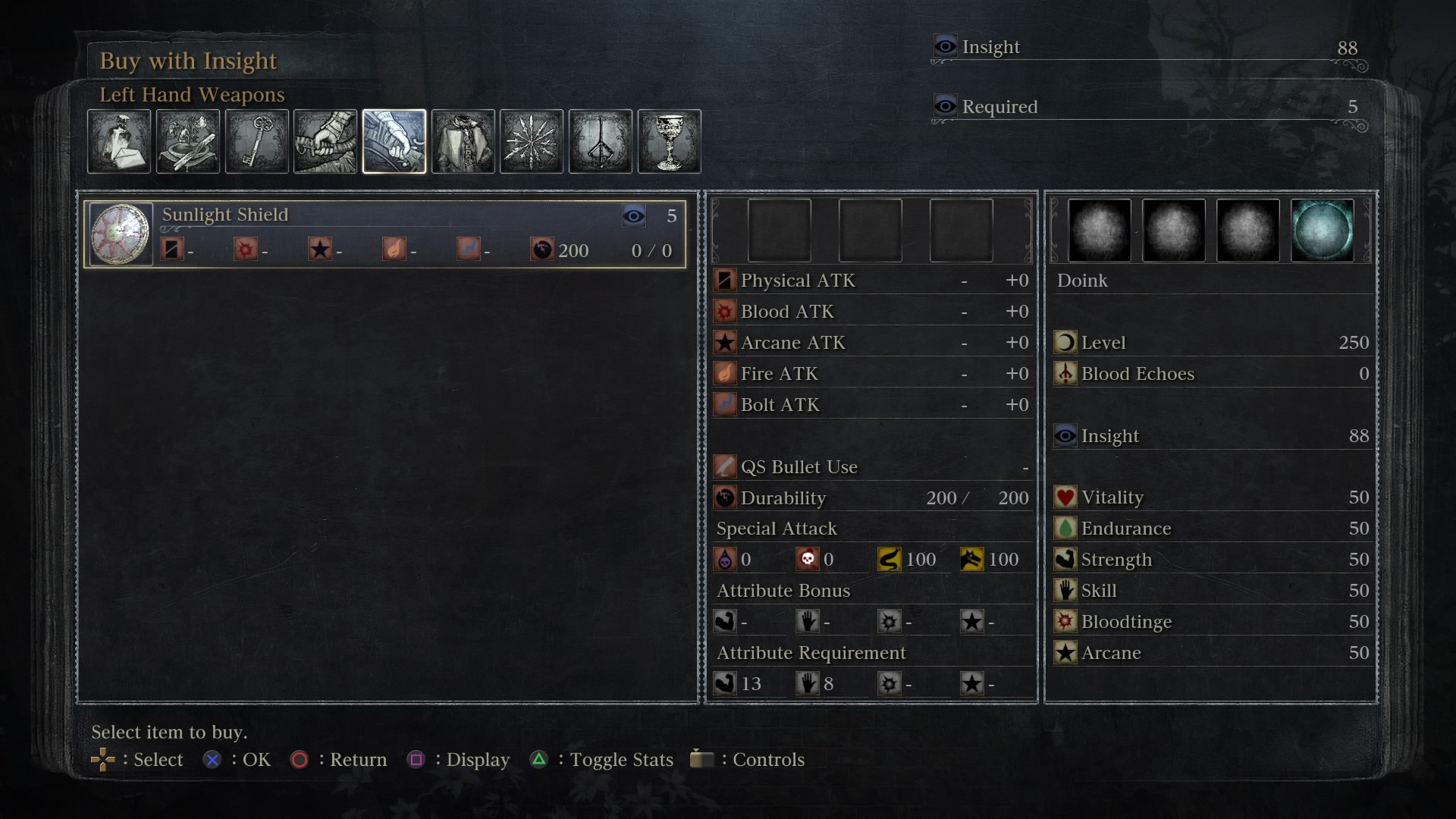Click the Select d-pad prompt

[x=105, y=758]
